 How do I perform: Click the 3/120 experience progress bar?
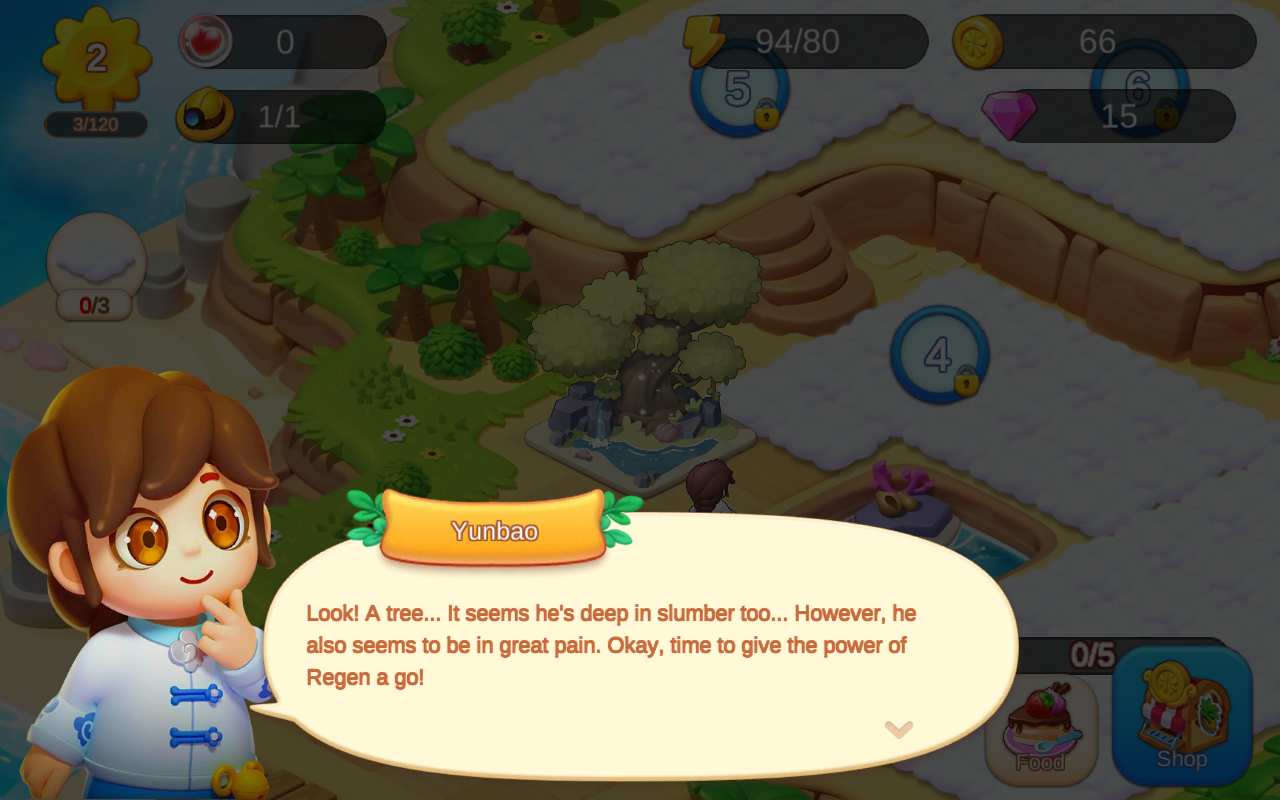[x=96, y=125]
